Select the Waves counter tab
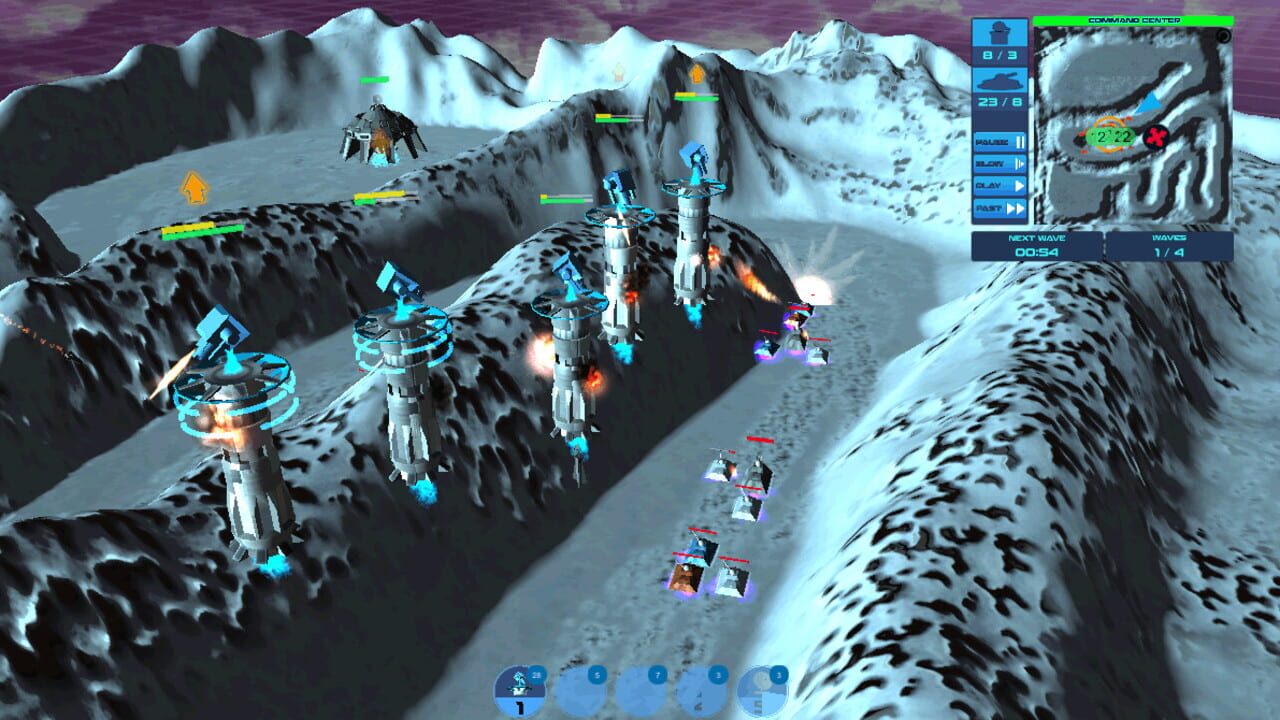The height and width of the screenshot is (720, 1280). (x=1169, y=237)
